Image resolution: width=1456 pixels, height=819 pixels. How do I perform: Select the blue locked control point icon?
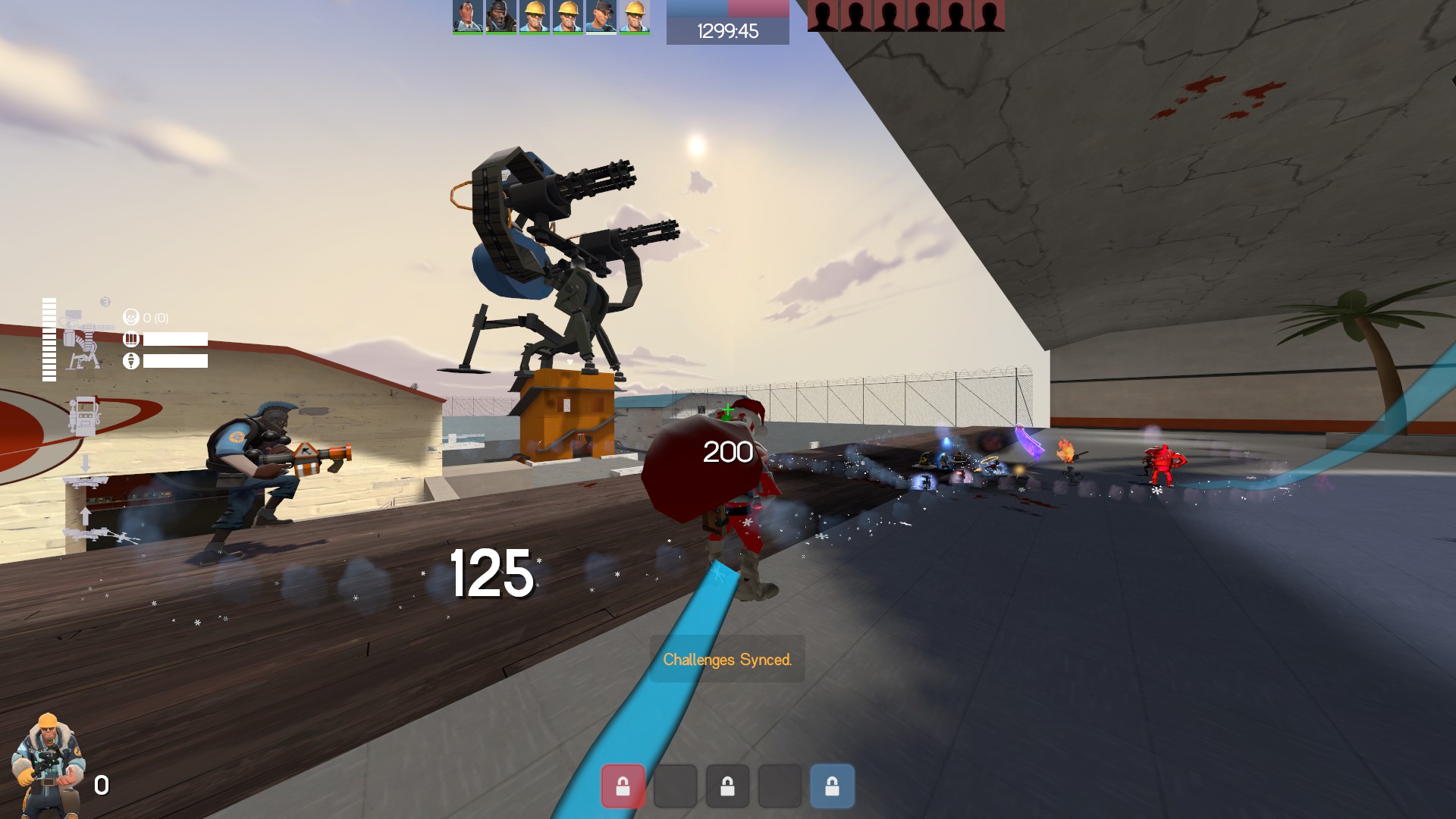point(832,786)
